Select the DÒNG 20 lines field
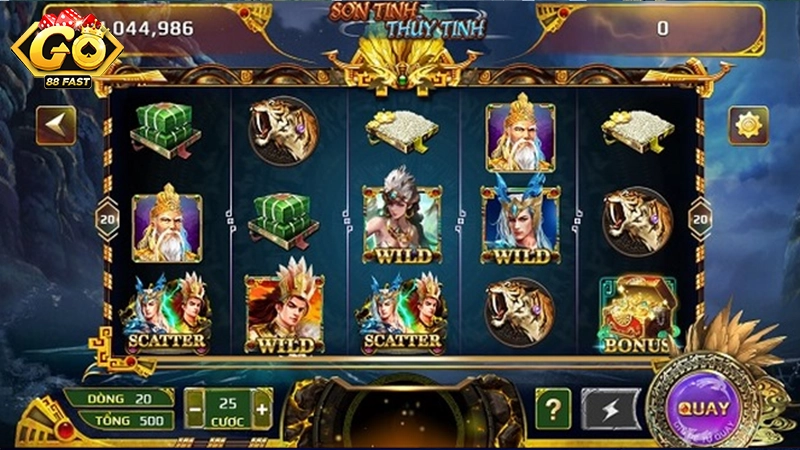800x450 pixels. 119,398
